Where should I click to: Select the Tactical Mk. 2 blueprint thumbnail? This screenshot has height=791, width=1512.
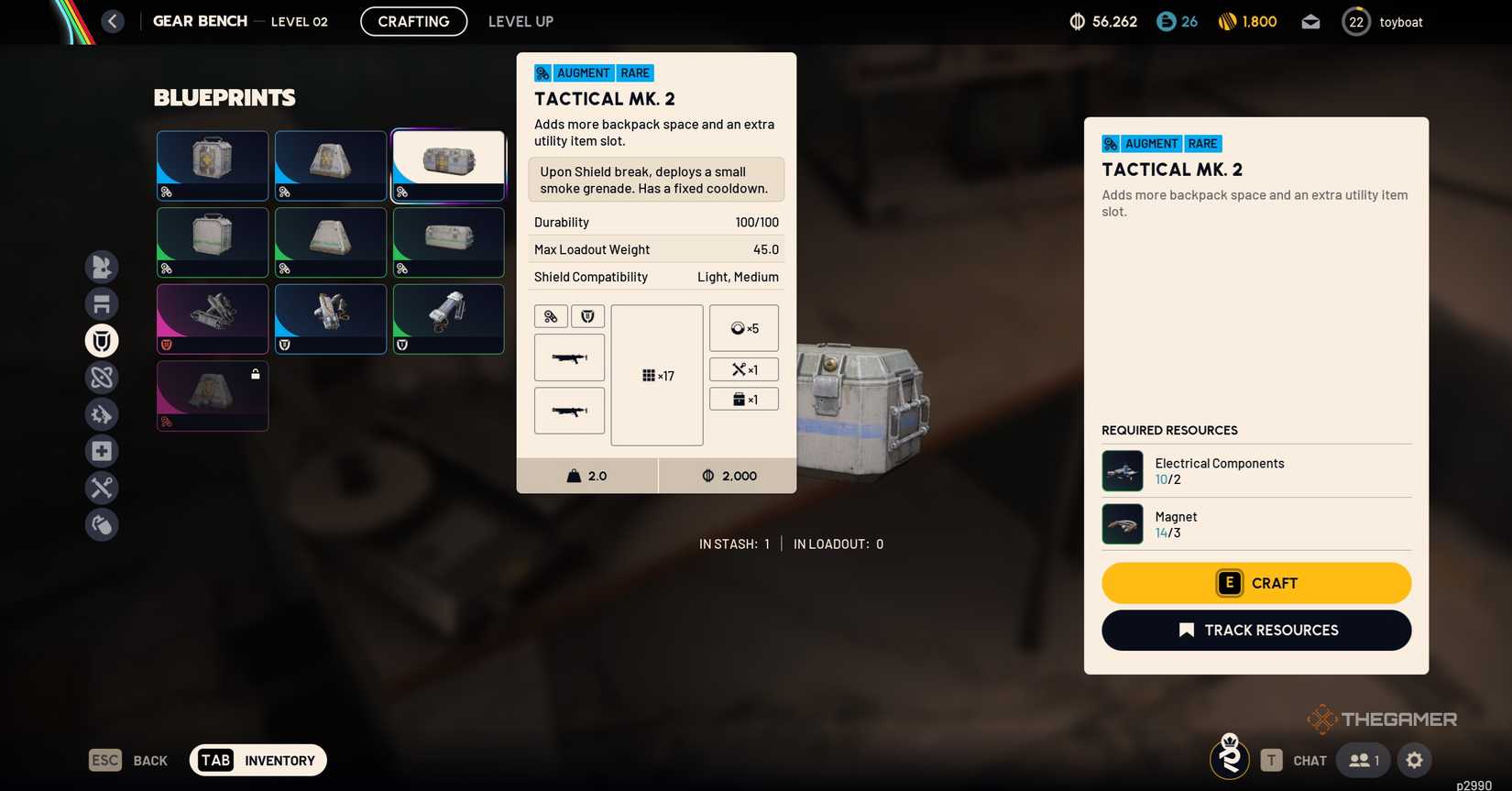click(x=448, y=165)
